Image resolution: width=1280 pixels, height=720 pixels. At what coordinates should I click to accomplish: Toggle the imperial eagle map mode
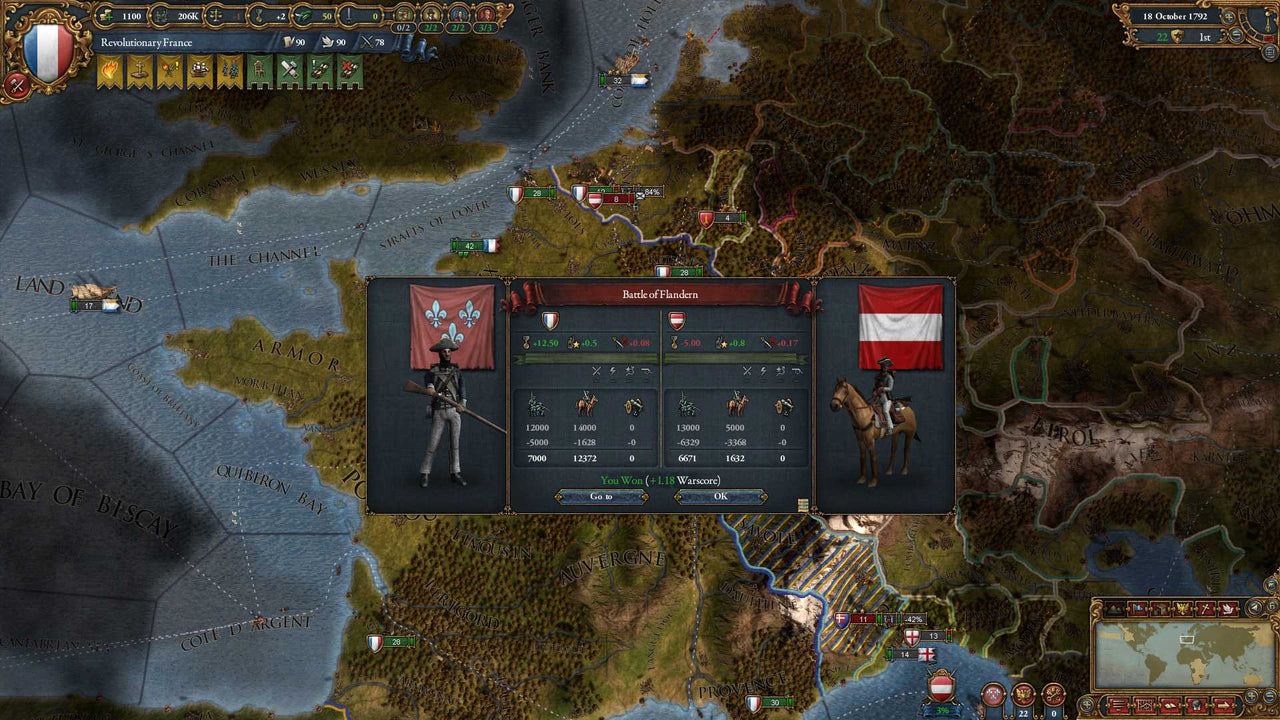[1182, 608]
